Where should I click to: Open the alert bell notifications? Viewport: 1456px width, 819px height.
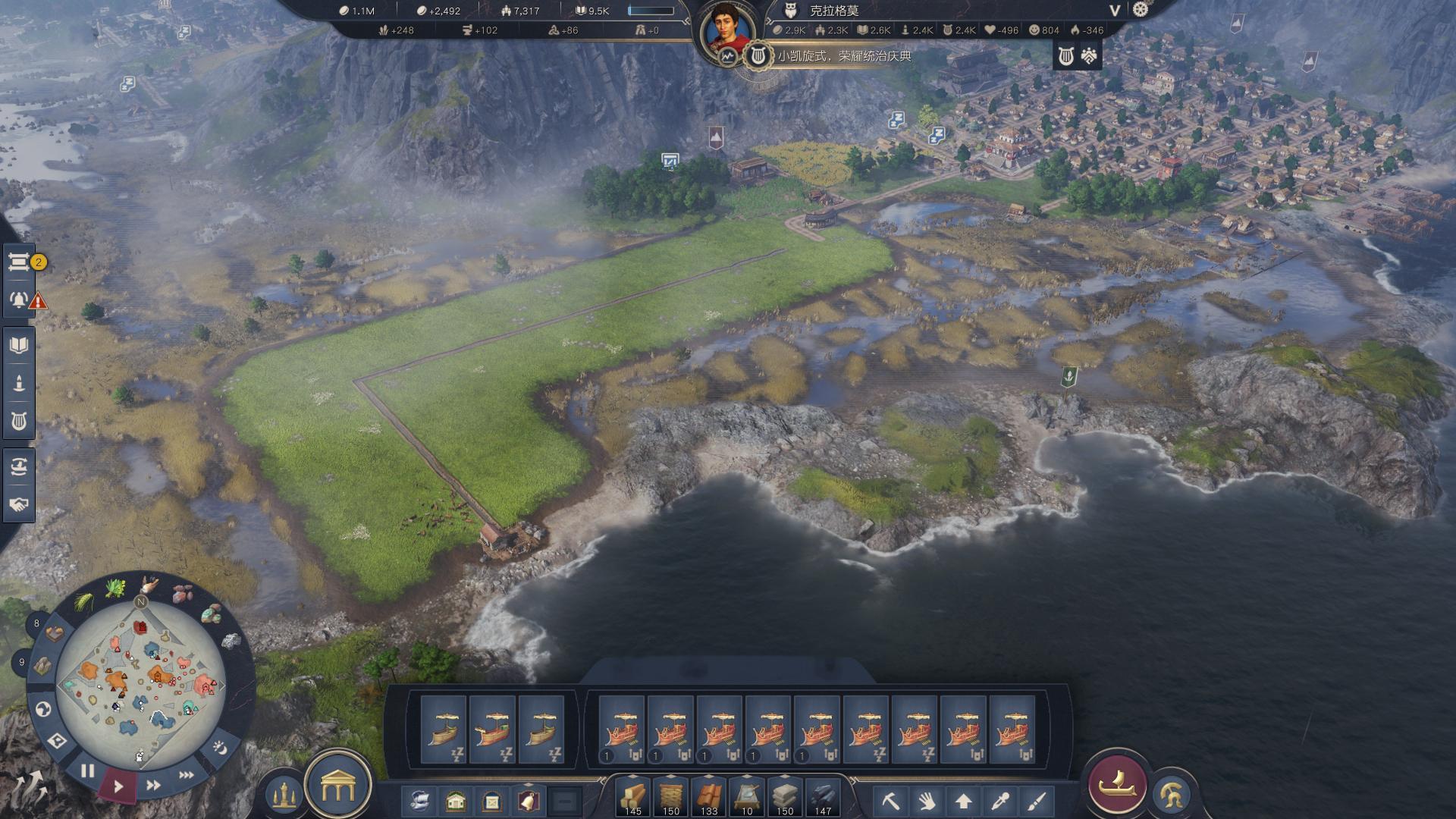click(19, 300)
